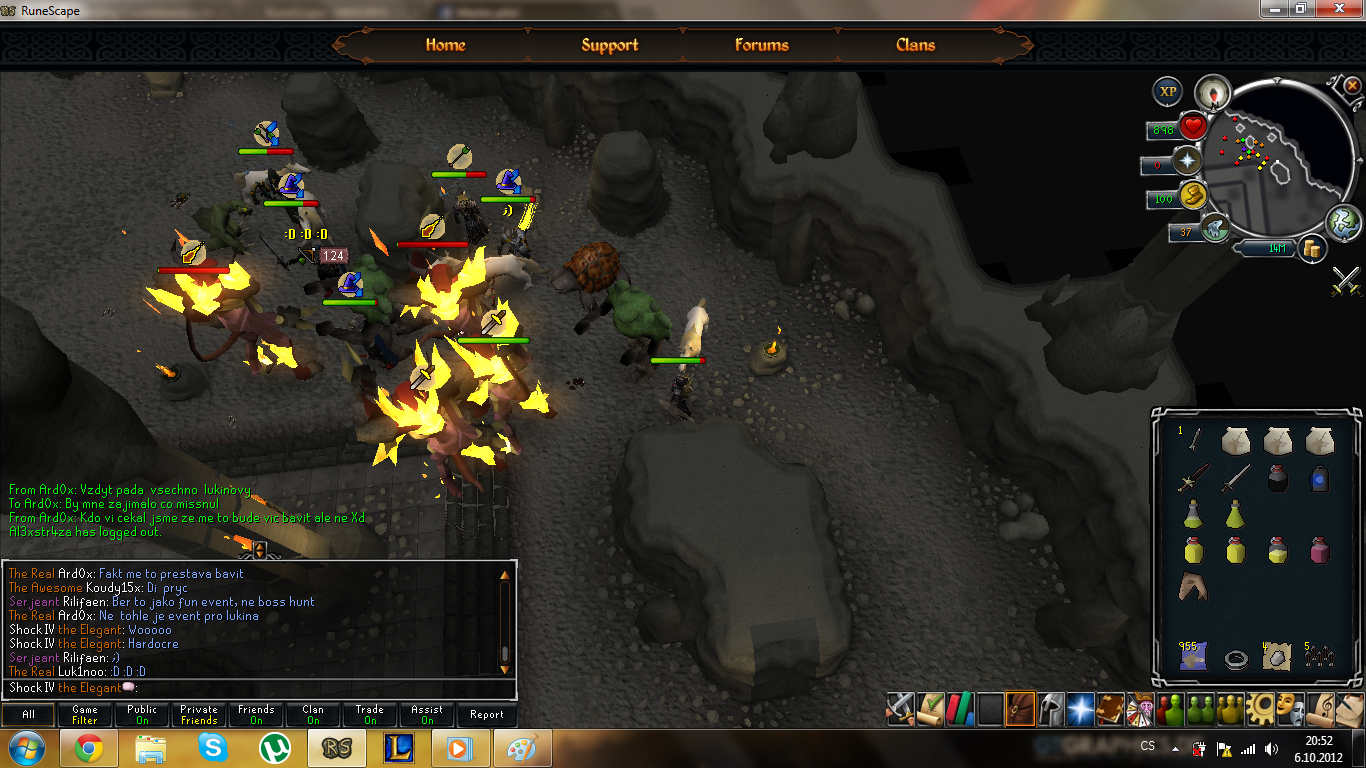Click the compass to face north
This screenshot has width=1366, height=768.
coord(1214,92)
